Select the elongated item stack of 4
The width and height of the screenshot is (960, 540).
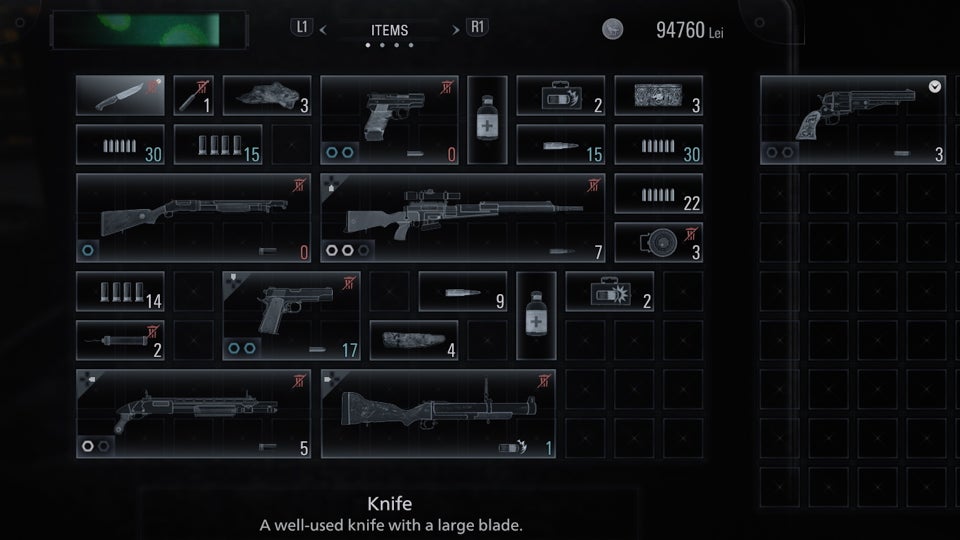click(414, 340)
